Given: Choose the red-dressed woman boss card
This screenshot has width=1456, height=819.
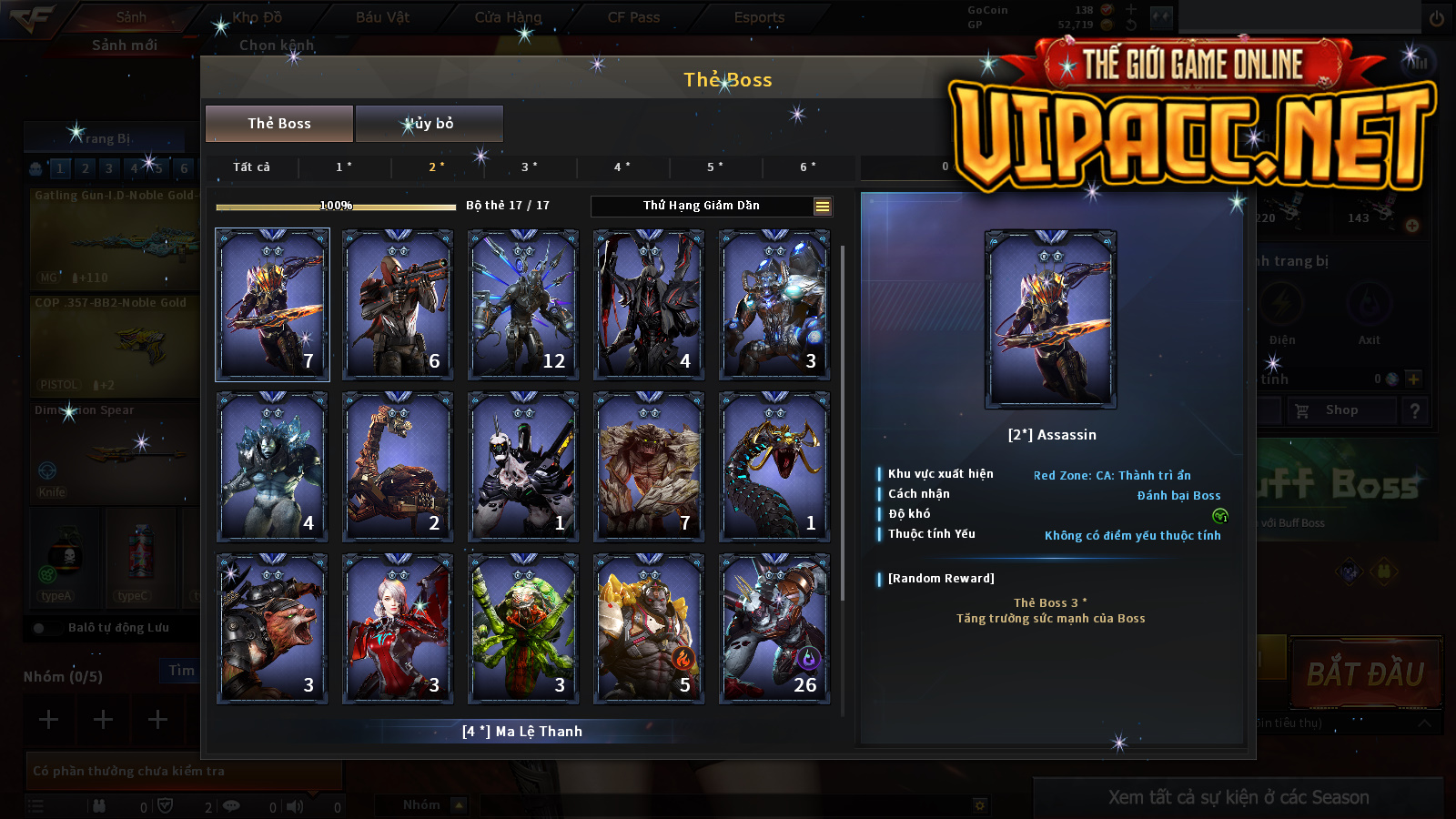Looking at the screenshot, I should coord(398,628).
